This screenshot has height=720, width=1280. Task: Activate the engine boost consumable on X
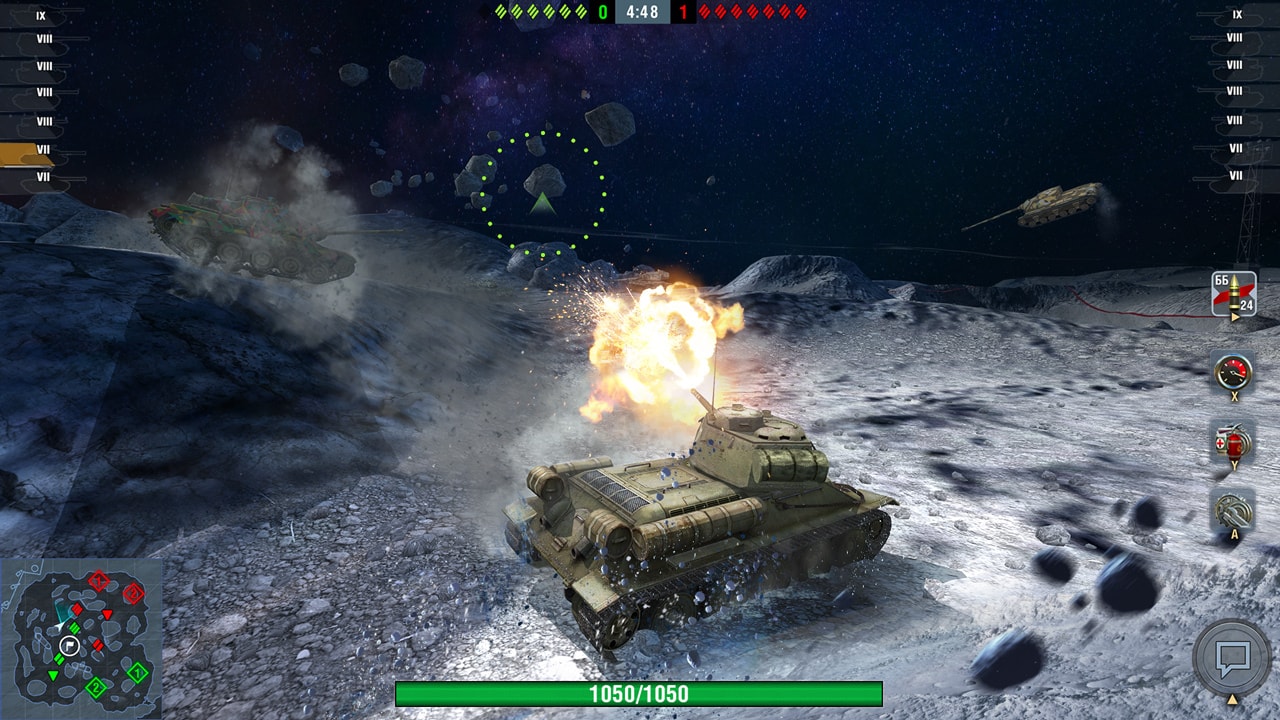[1233, 372]
